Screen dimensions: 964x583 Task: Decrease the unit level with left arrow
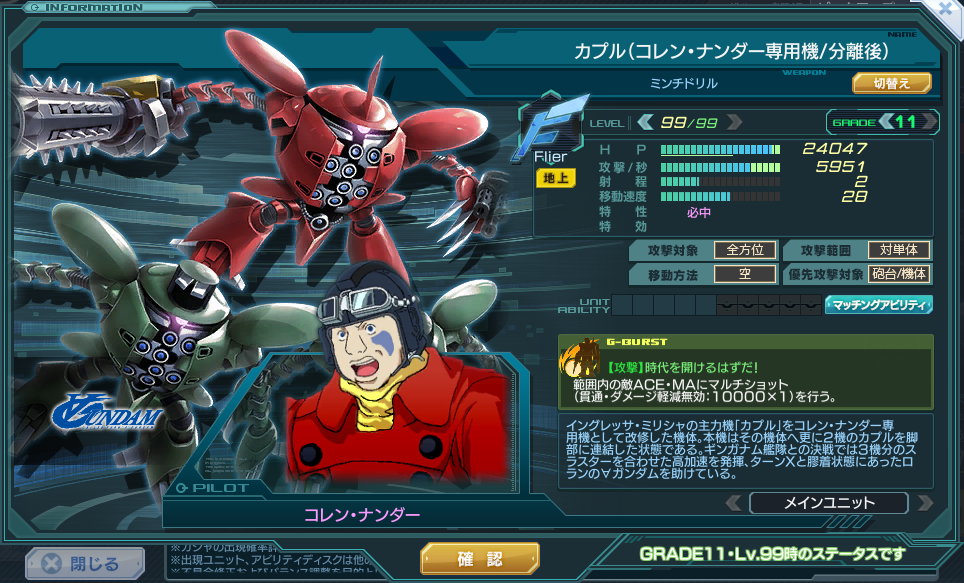point(646,122)
